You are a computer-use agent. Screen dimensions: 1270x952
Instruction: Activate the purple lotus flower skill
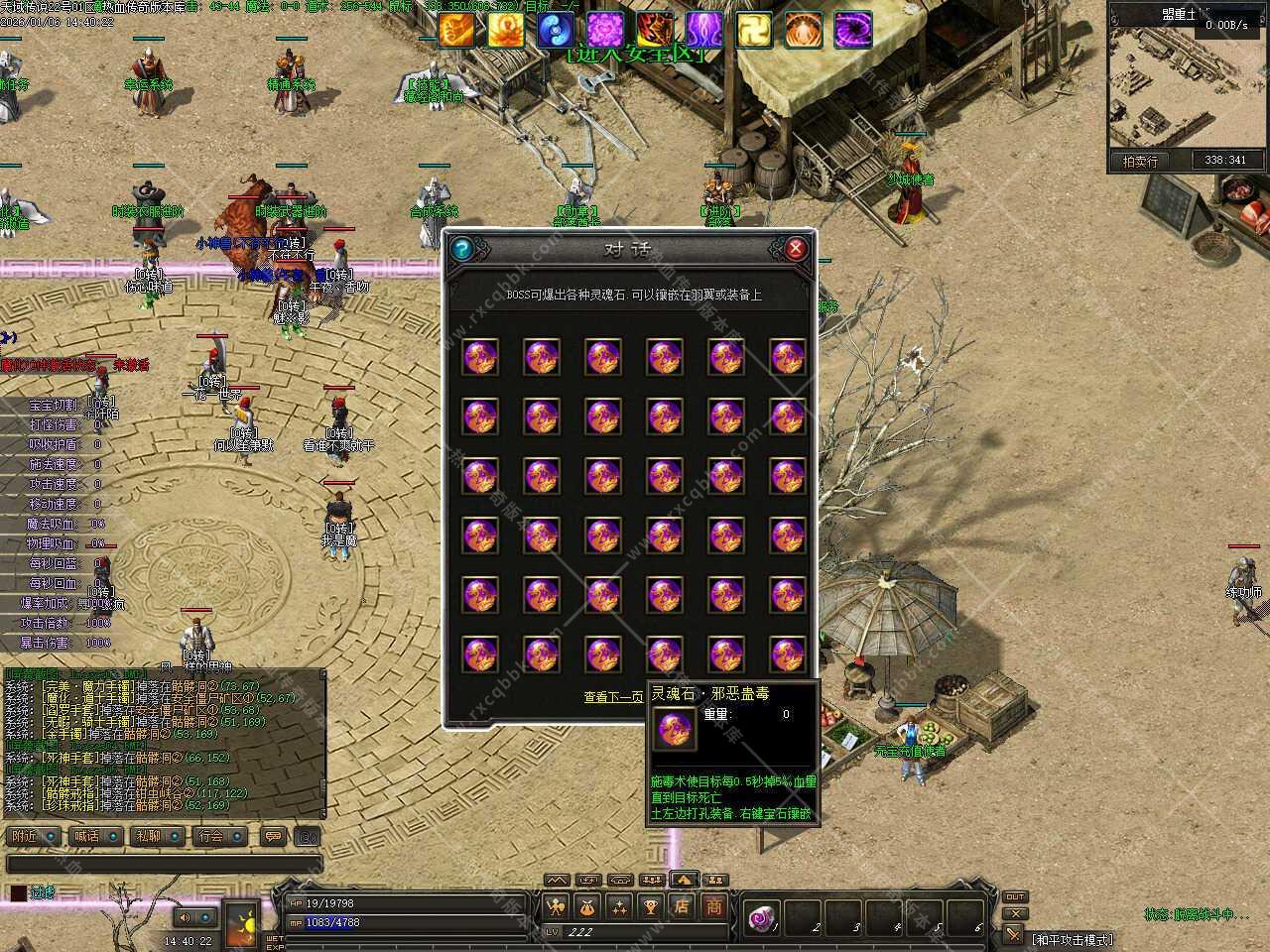[x=604, y=31]
